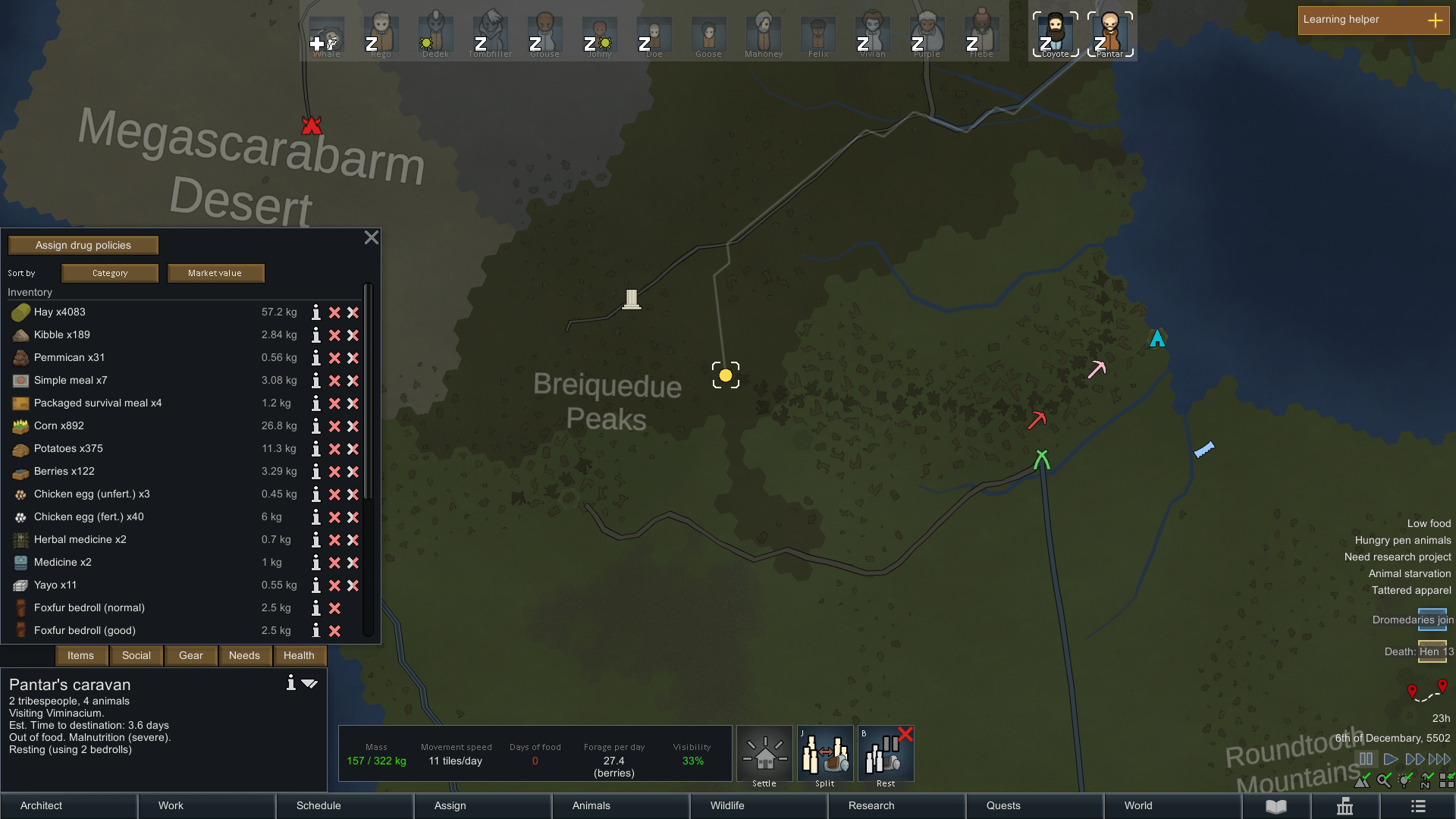This screenshot has width=1456, height=819.
Task: Open the Split caravan dialog
Action: tap(824, 754)
